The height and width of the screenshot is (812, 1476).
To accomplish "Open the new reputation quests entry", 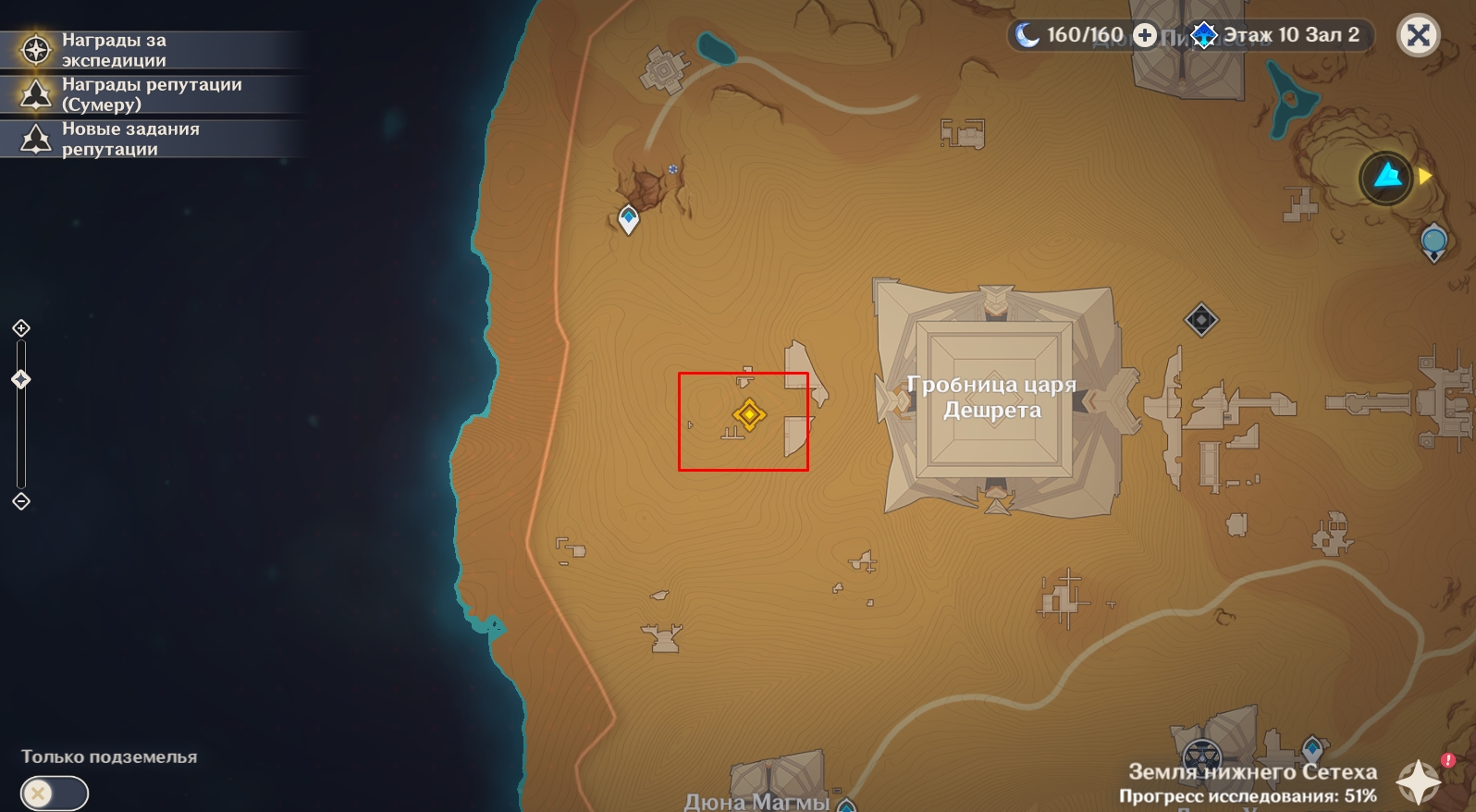I will (x=148, y=139).
